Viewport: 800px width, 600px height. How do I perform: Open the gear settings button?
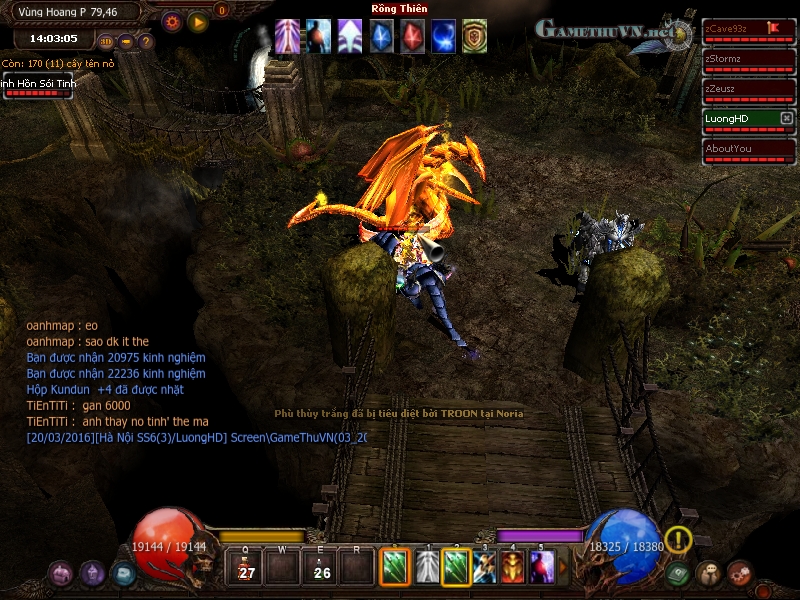[x=172, y=21]
